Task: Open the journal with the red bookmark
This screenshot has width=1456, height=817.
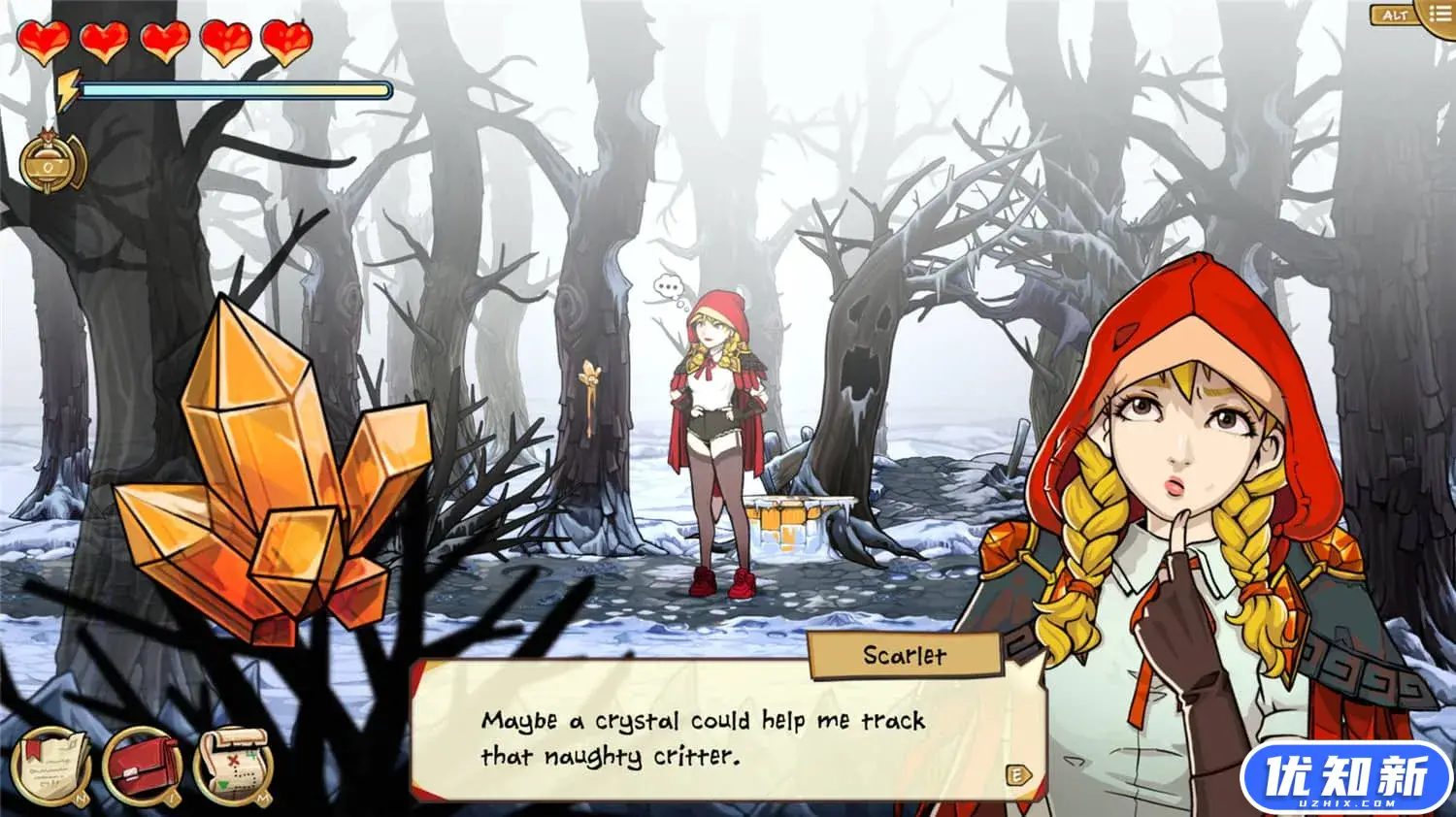Action: pyautogui.click(x=51, y=767)
